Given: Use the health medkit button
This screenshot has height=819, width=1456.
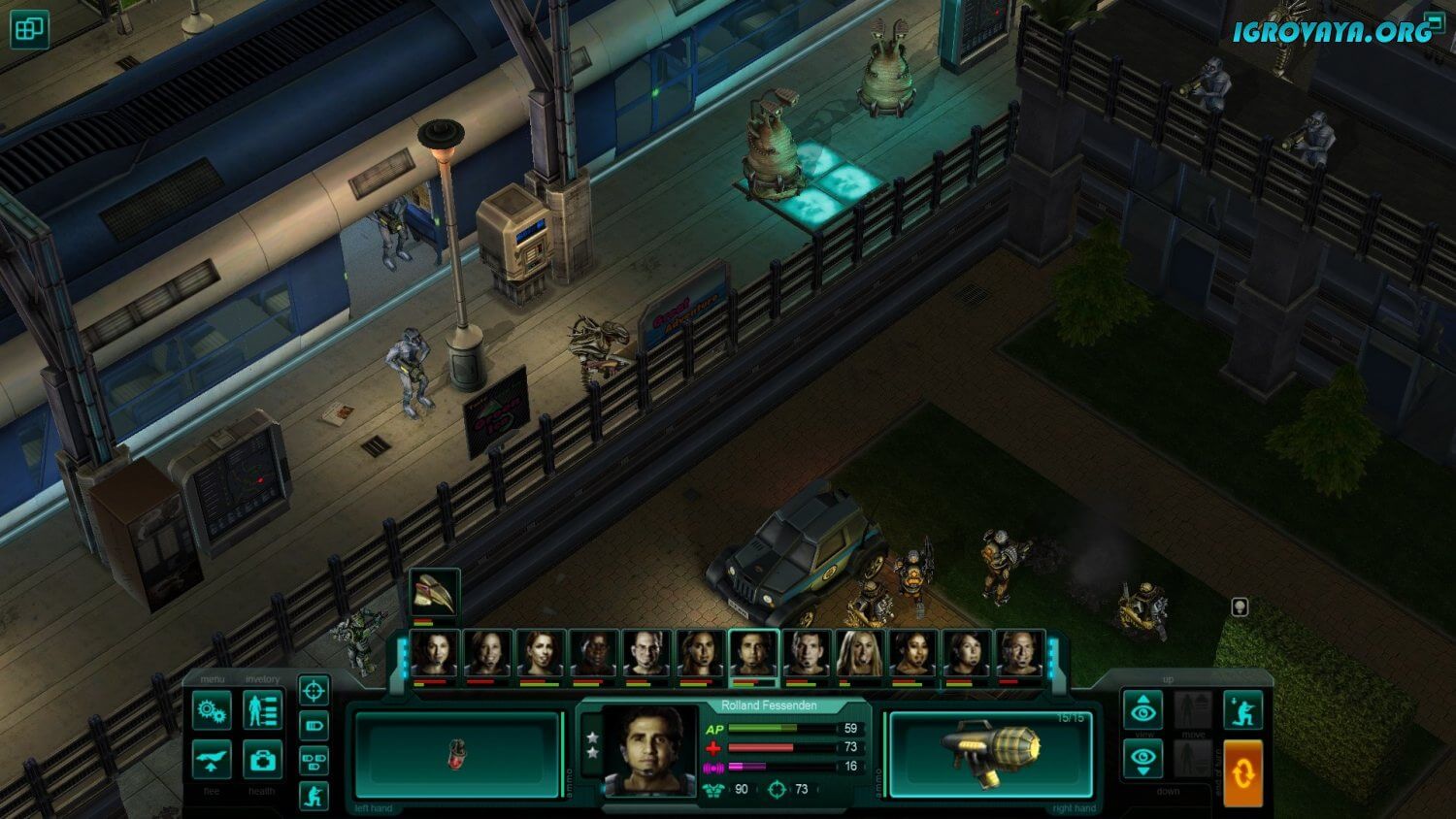Looking at the screenshot, I should (x=262, y=761).
